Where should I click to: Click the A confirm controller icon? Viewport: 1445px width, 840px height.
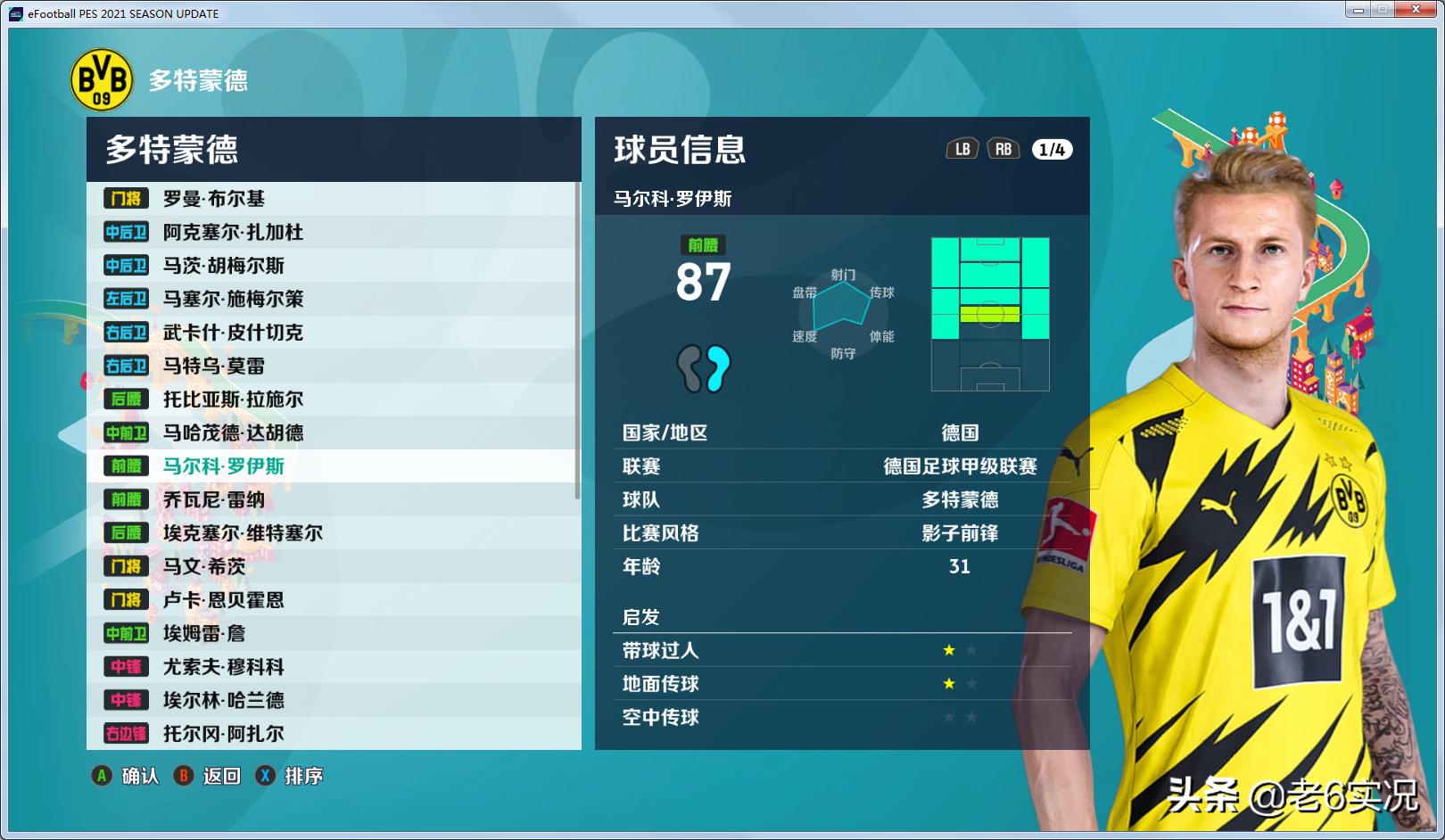click(x=101, y=776)
